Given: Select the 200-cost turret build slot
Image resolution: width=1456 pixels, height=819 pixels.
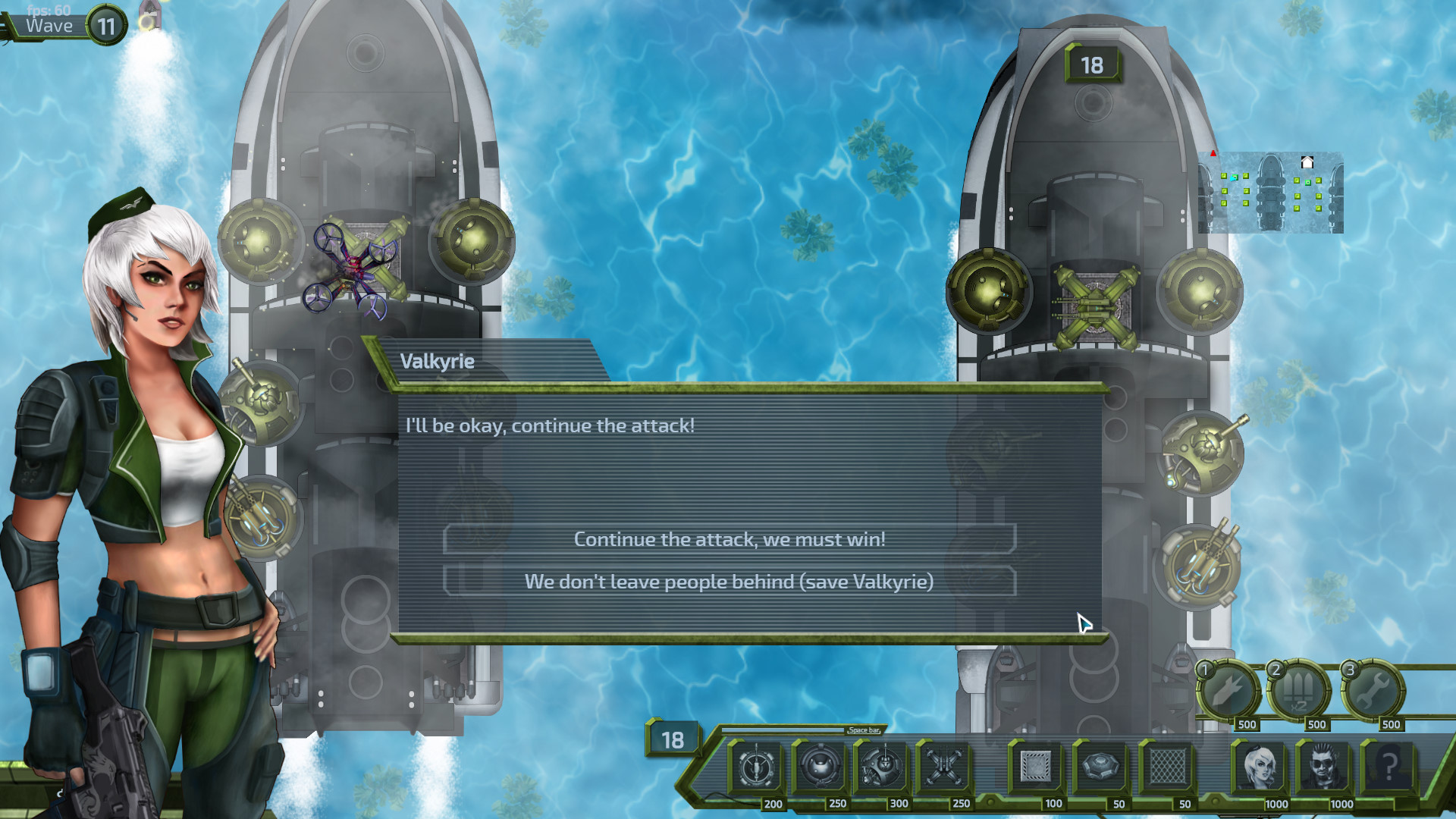Looking at the screenshot, I should (756, 767).
